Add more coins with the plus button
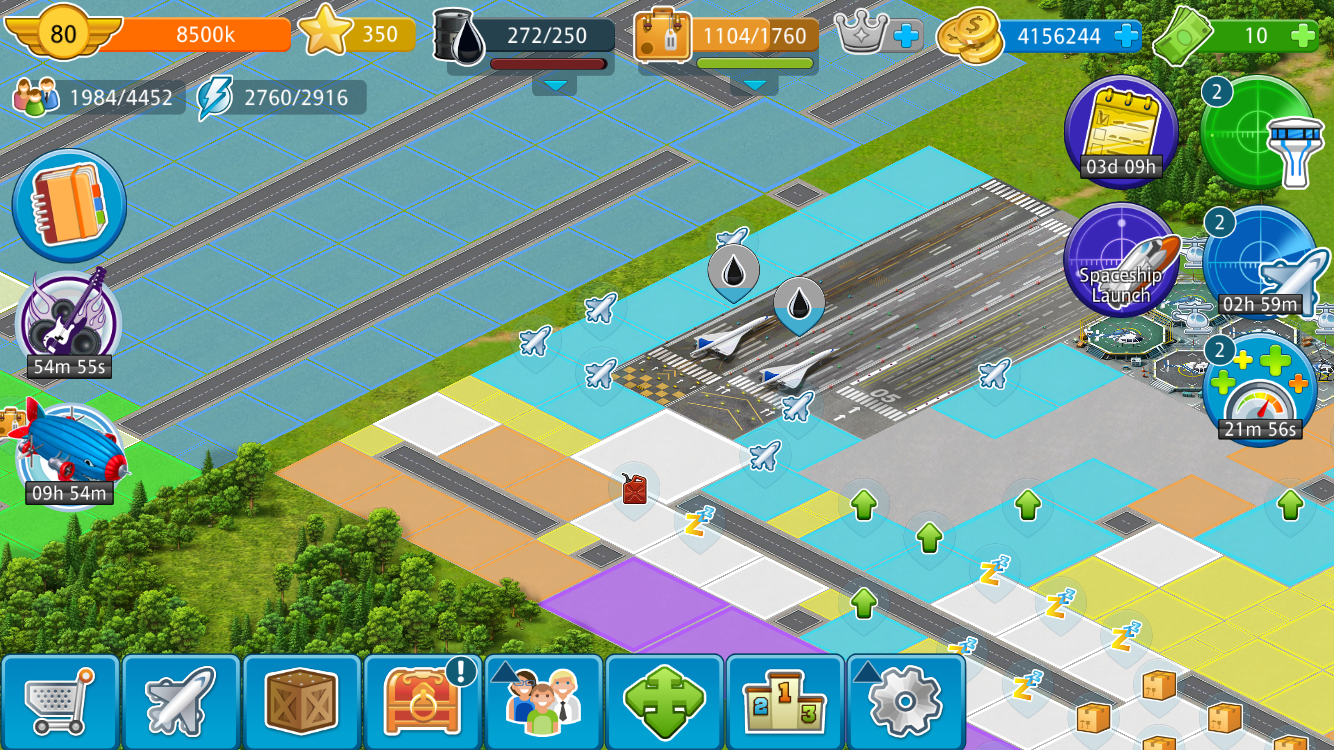This screenshot has width=1334, height=750. pos(1126,37)
